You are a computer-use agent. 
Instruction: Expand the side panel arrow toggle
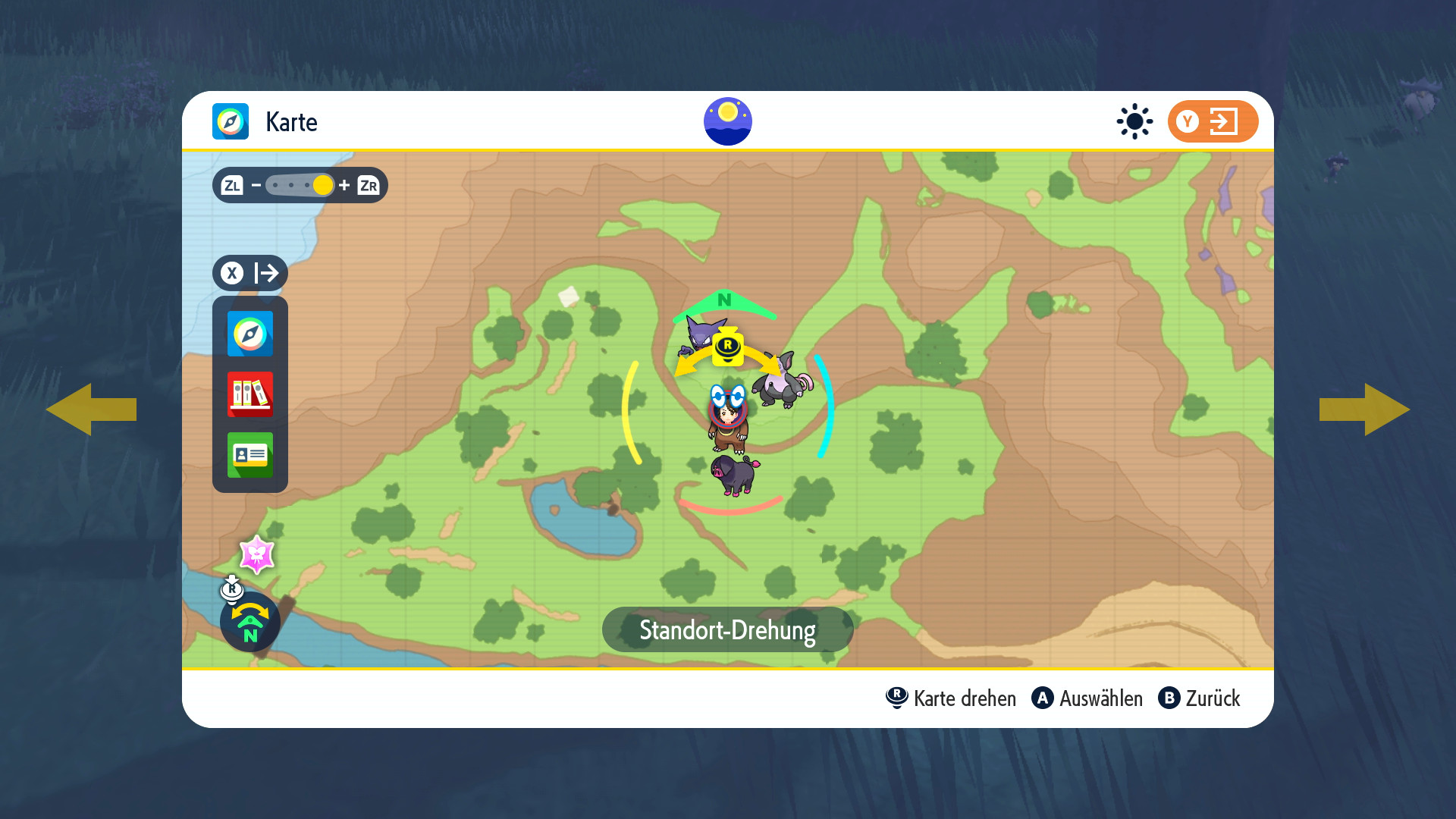[x=250, y=273]
